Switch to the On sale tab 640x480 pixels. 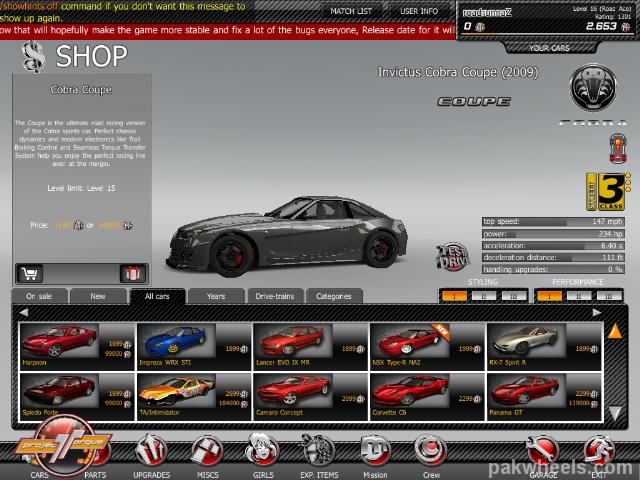point(39,296)
